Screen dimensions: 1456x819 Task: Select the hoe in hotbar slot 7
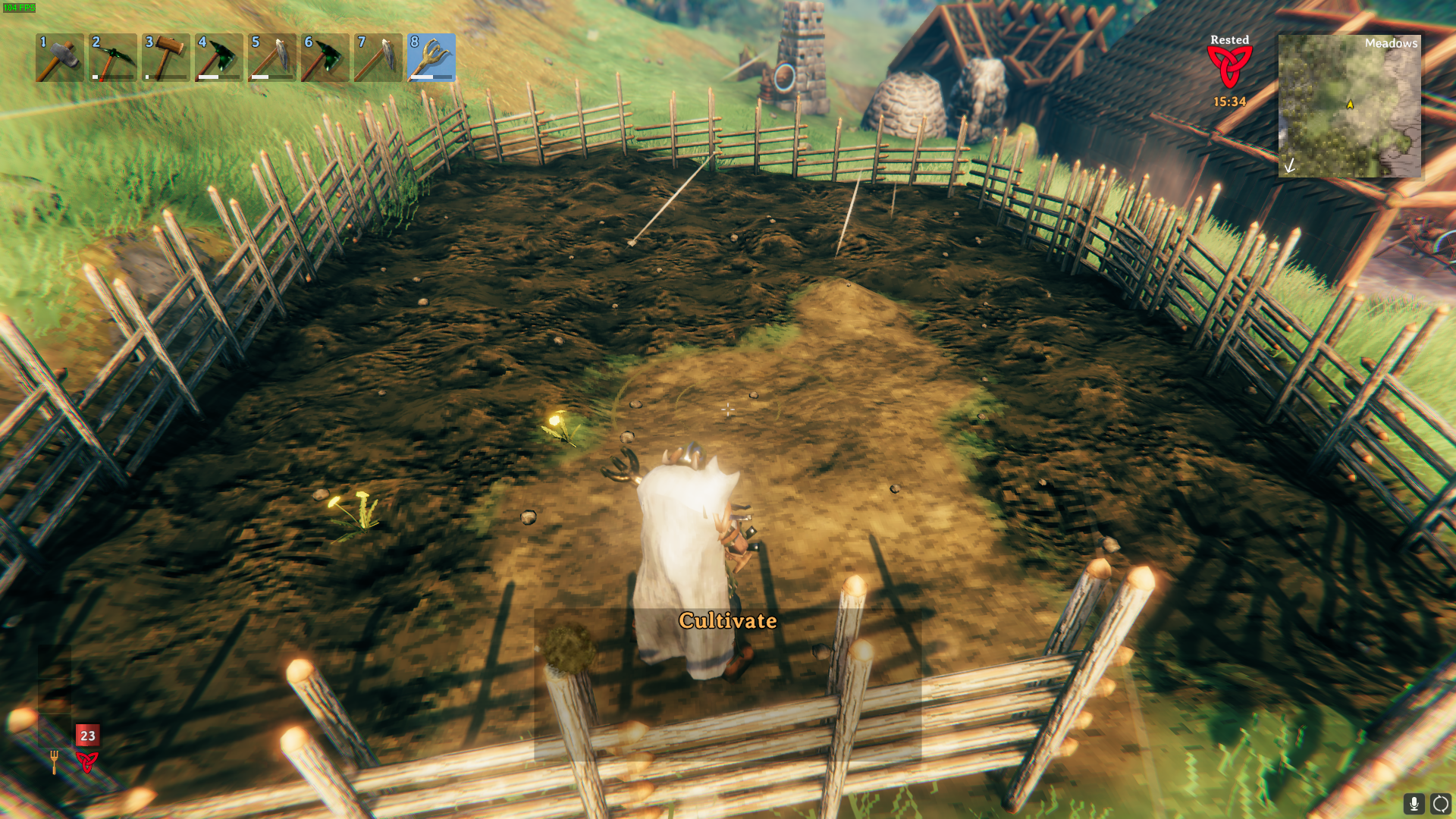(378, 58)
